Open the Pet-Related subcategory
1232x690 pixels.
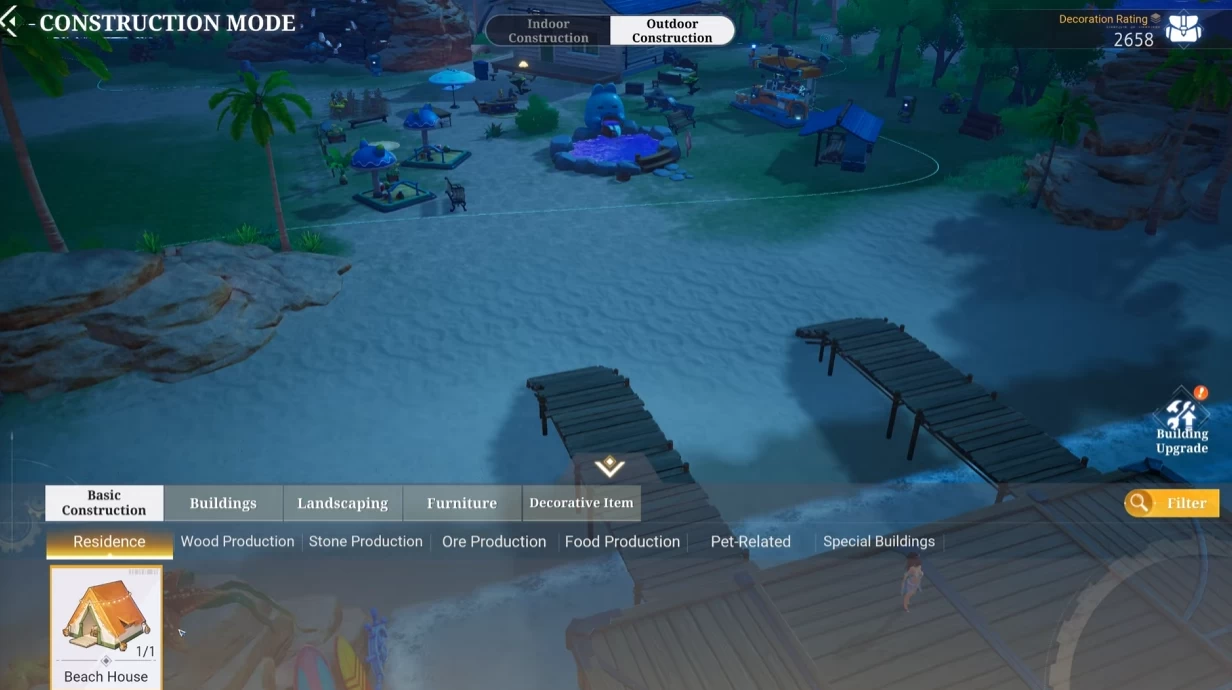[x=750, y=542]
